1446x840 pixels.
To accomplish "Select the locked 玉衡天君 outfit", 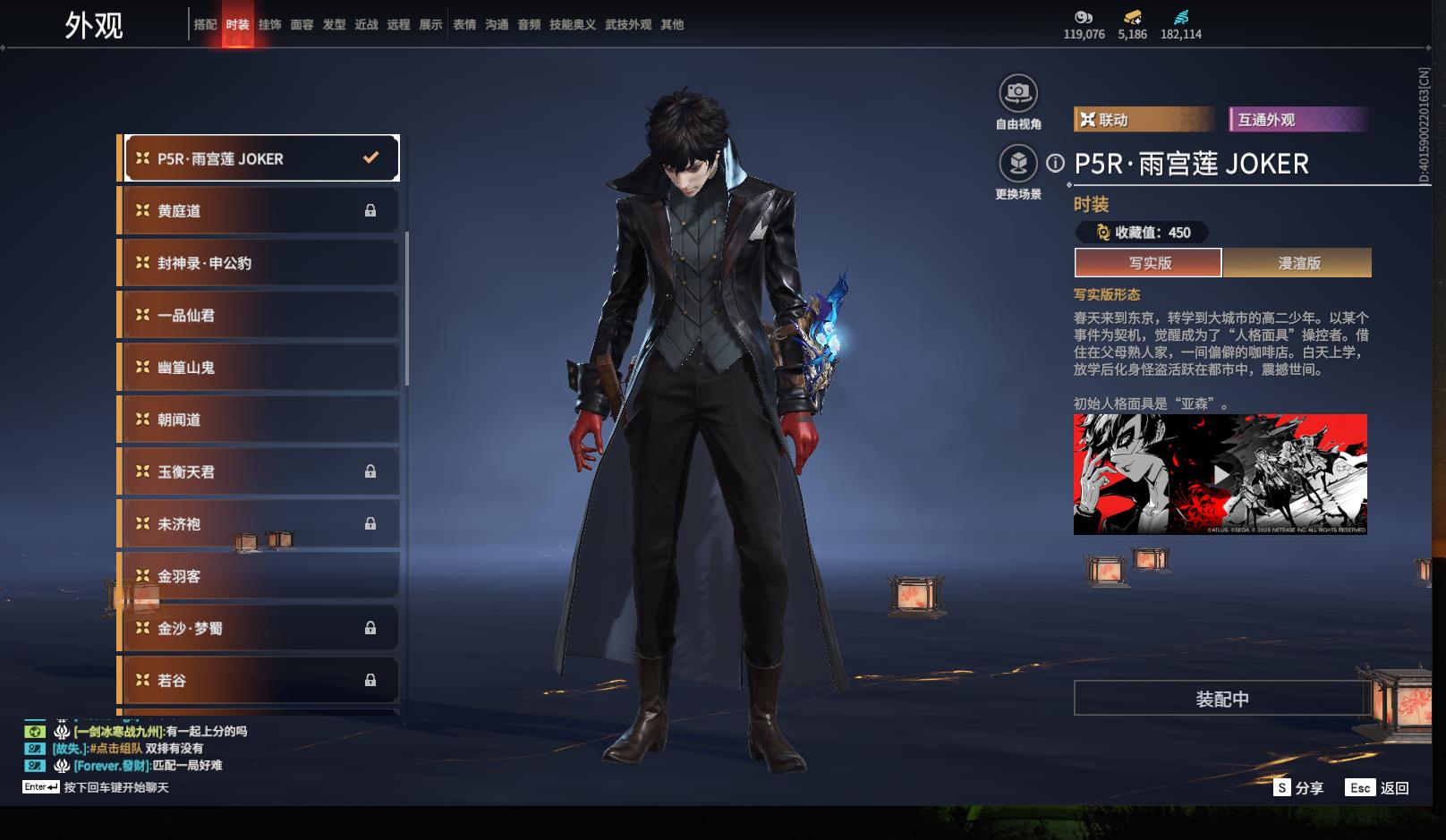I will (259, 471).
